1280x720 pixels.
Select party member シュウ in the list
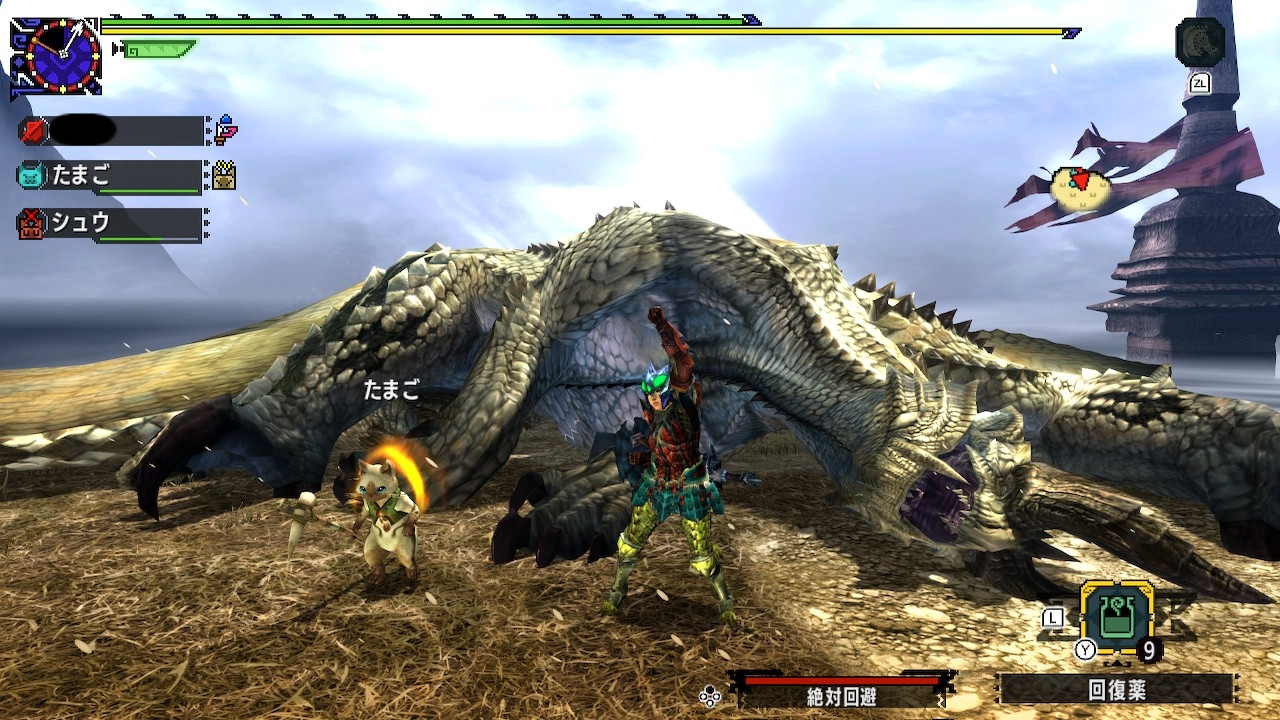click(x=110, y=224)
